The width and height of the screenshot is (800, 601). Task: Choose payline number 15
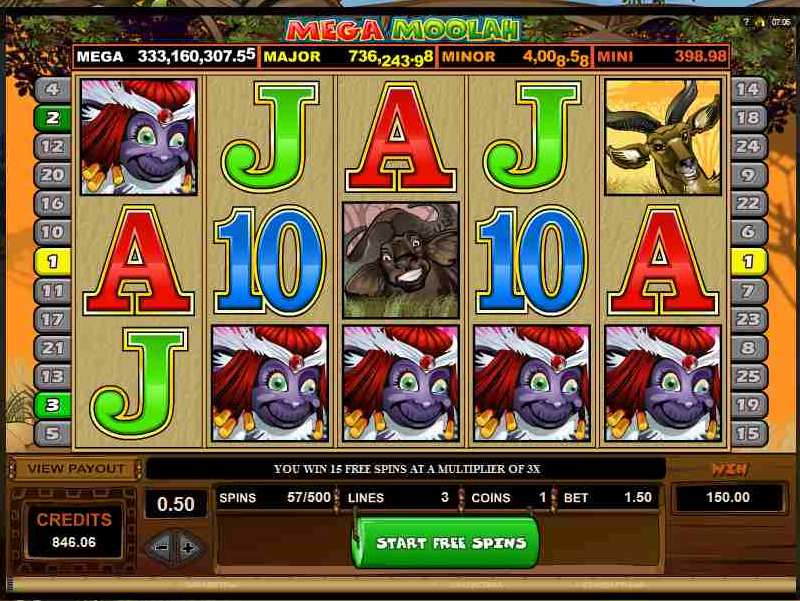748,434
